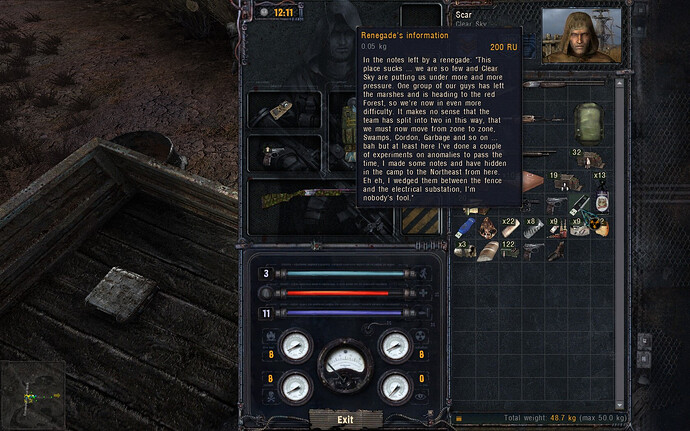Select the stack labelled x8
The image size is (690, 431).
(532, 227)
